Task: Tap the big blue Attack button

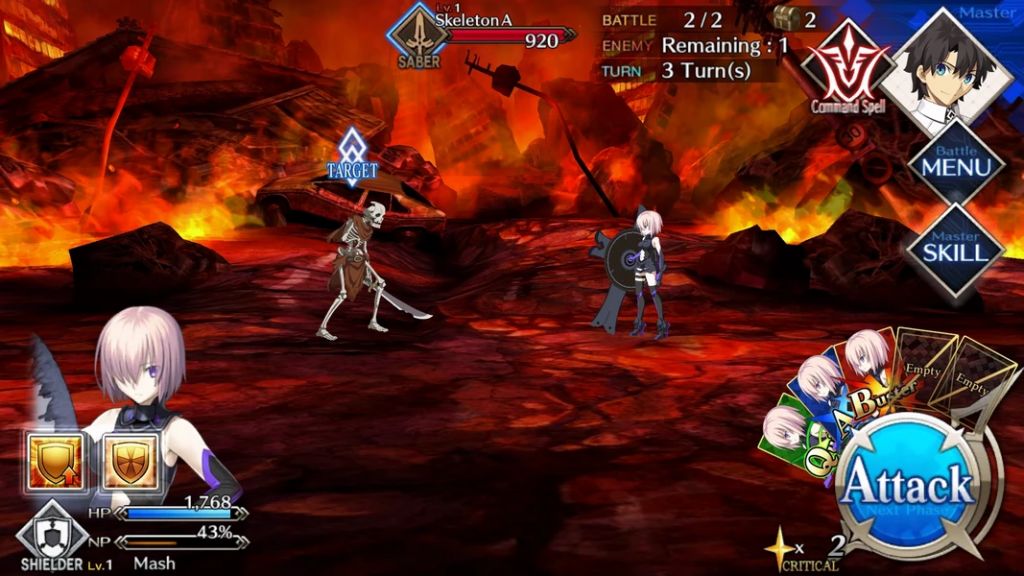Action: [906, 487]
